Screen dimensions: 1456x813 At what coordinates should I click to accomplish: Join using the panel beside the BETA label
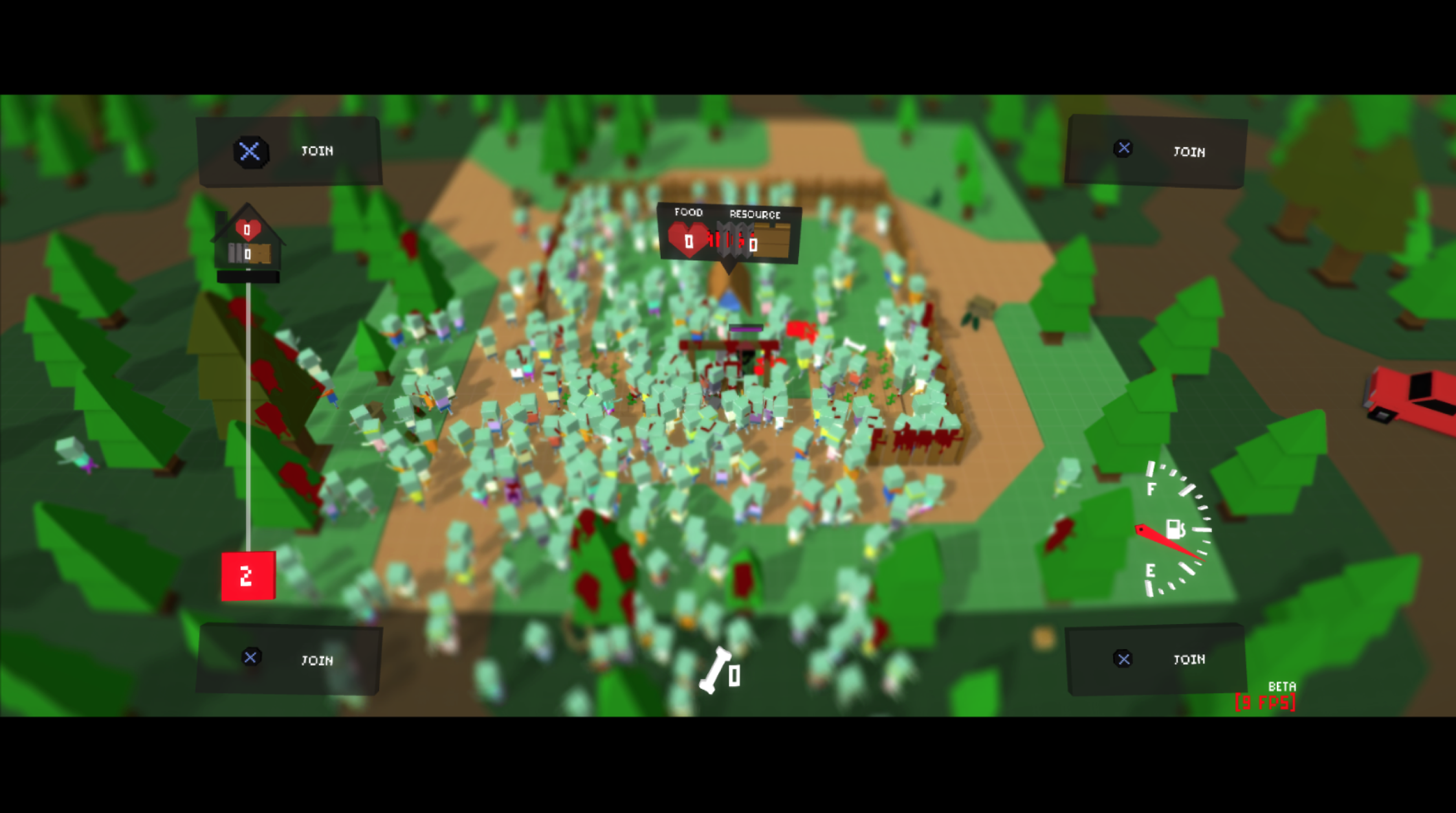click(1156, 659)
